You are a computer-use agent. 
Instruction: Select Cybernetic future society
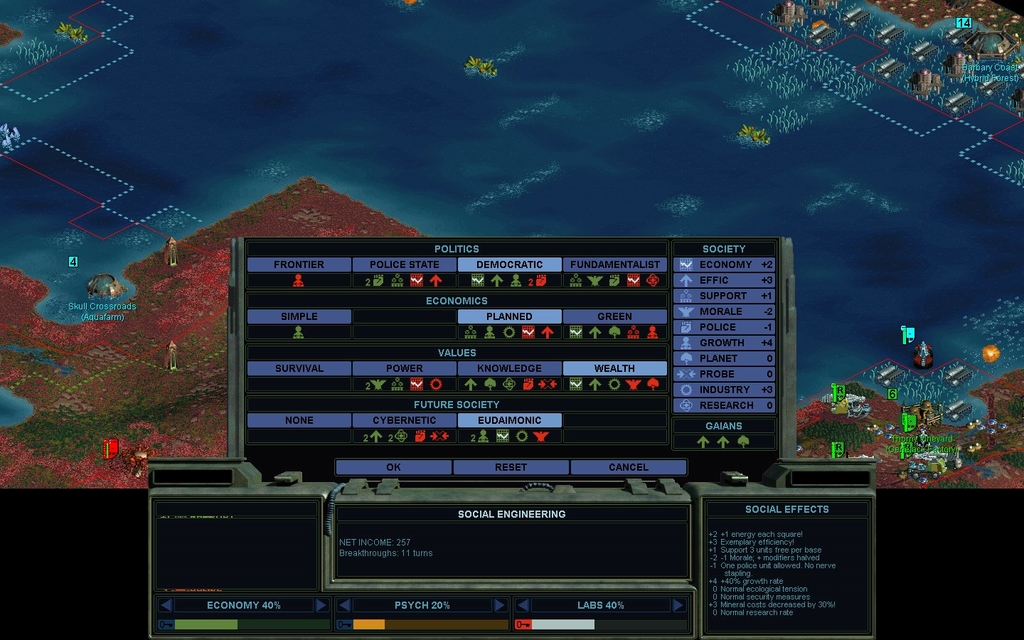coord(404,421)
